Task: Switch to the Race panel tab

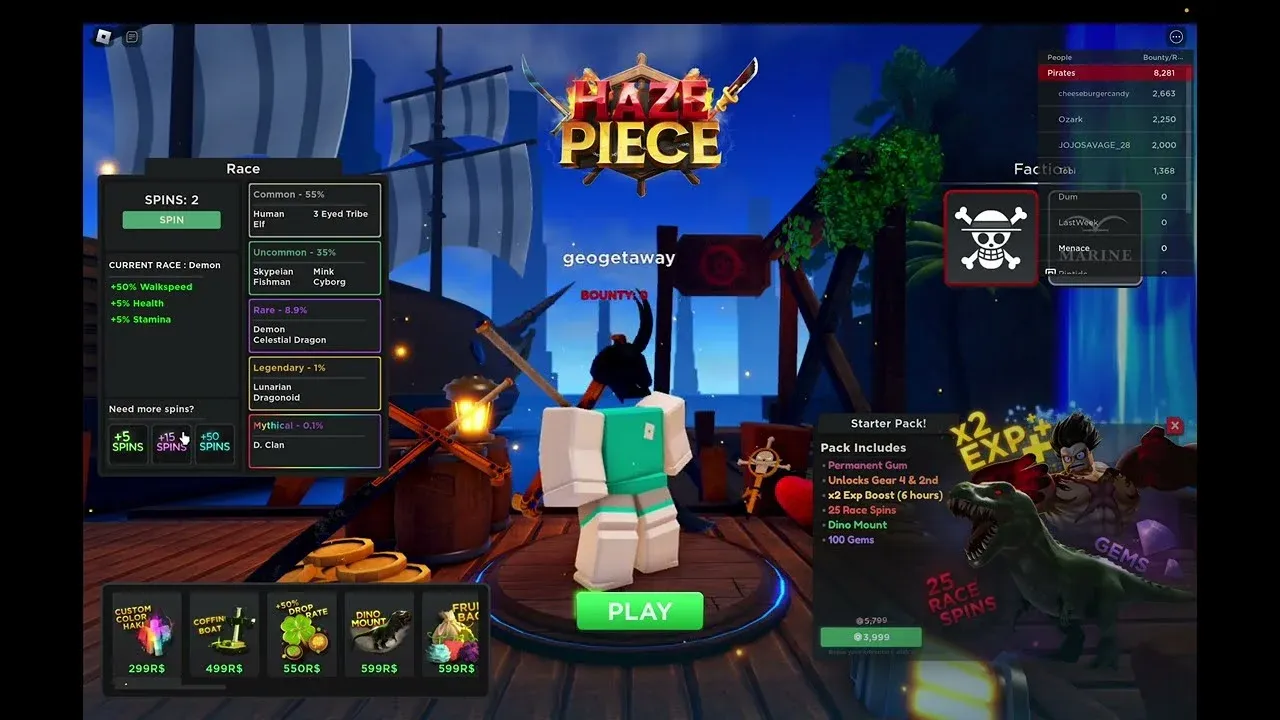Action: tap(243, 168)
